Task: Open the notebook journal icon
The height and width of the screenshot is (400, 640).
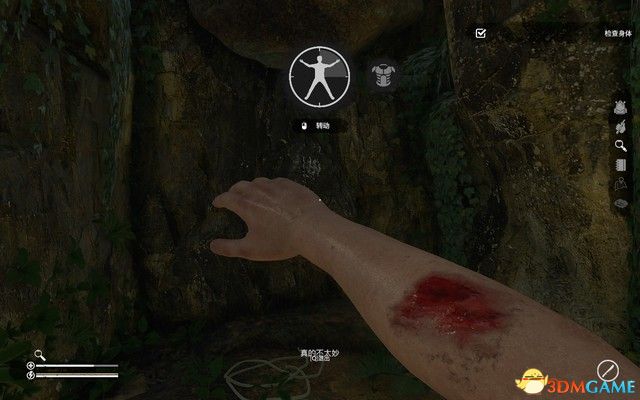Action: (x=620, y=164)
